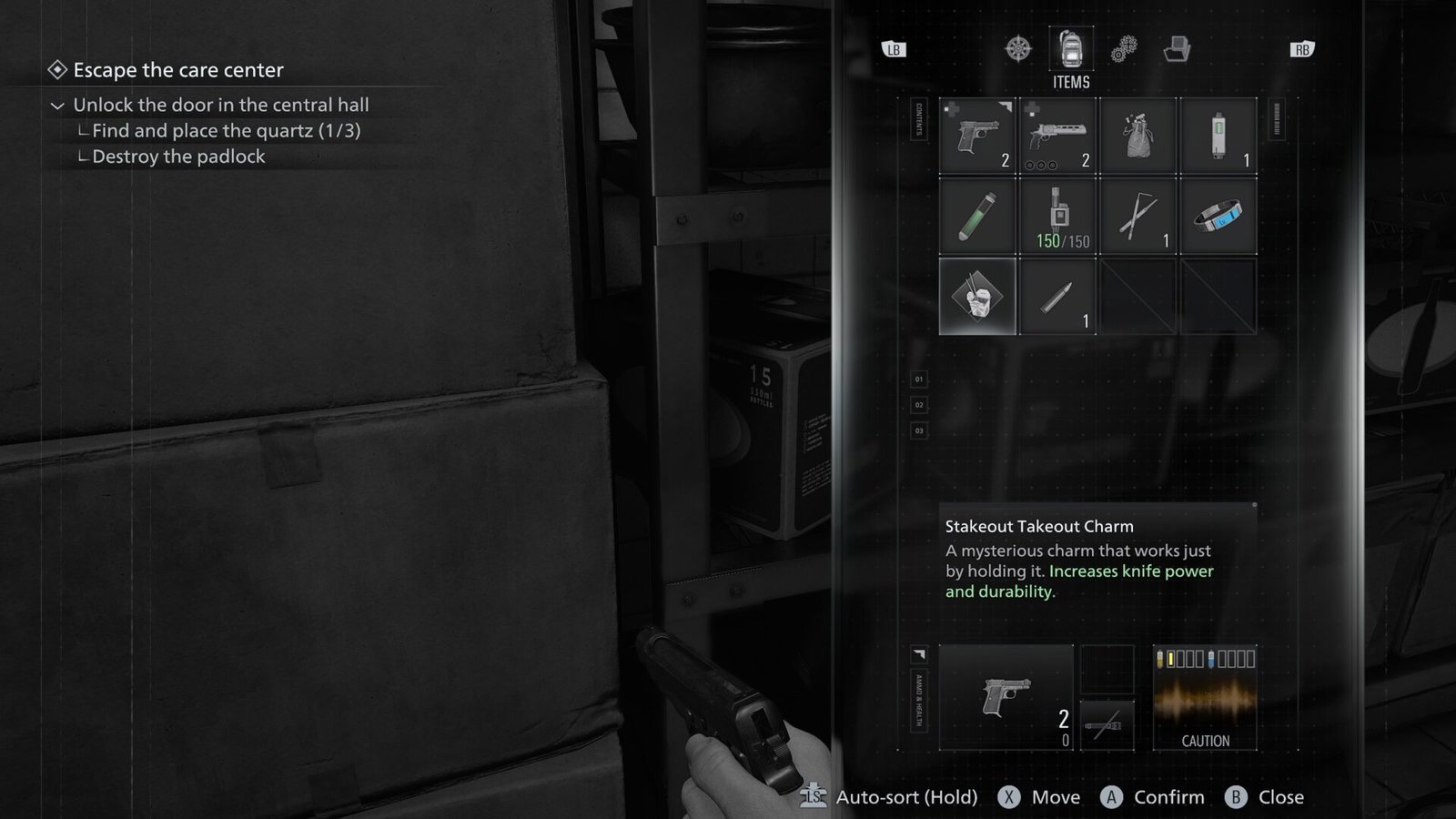Pick the green fluid vial item
1456x819 pixels.
tap(977, 216)
